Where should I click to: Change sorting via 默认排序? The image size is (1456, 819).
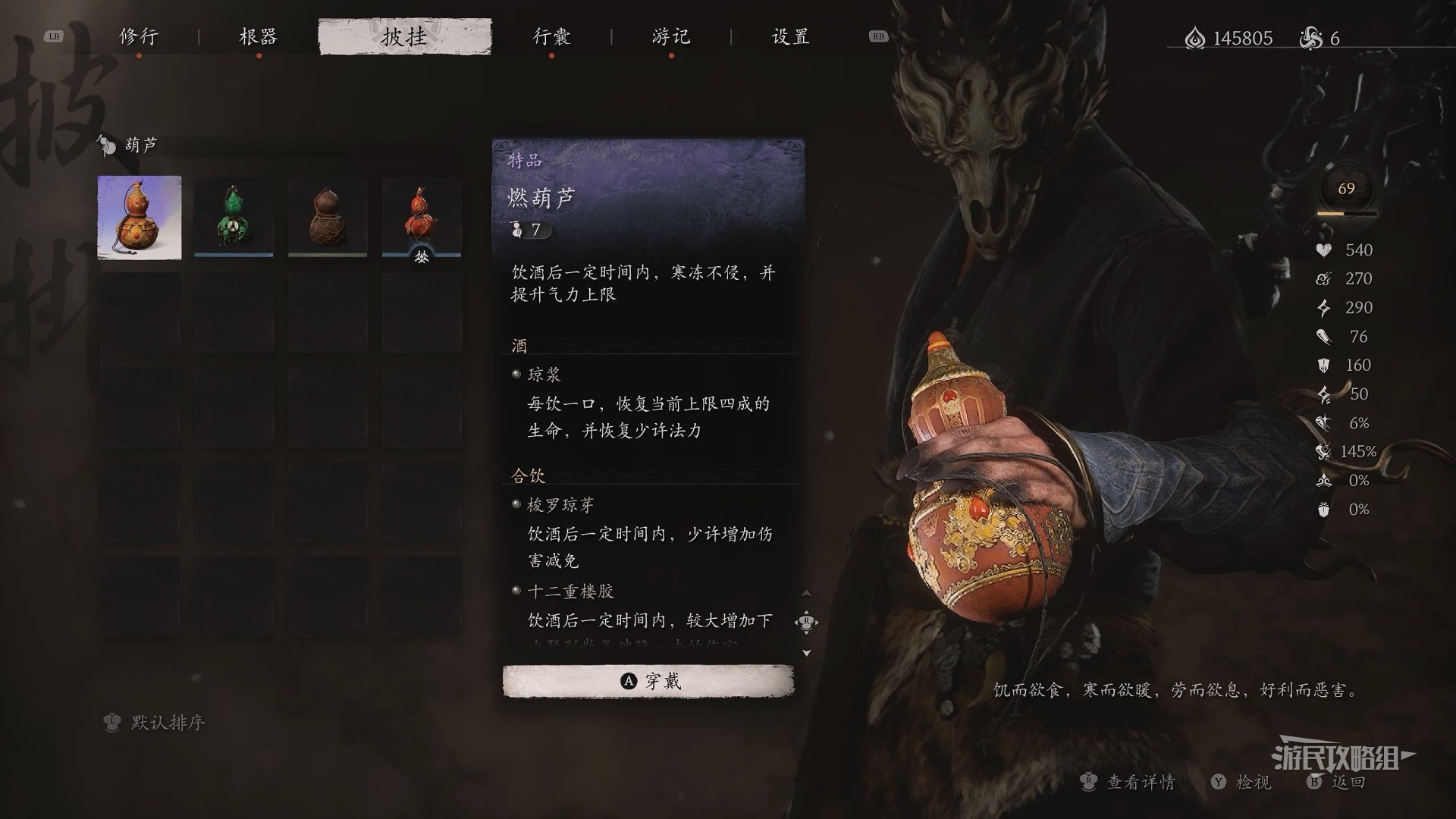point(155,723)
